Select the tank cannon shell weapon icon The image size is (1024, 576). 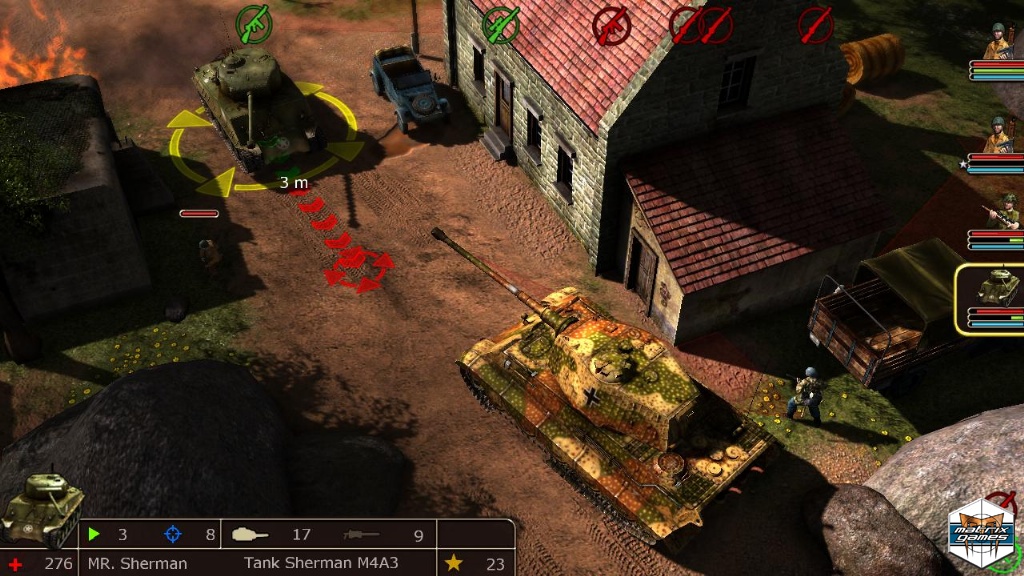(x=250, y=535)
